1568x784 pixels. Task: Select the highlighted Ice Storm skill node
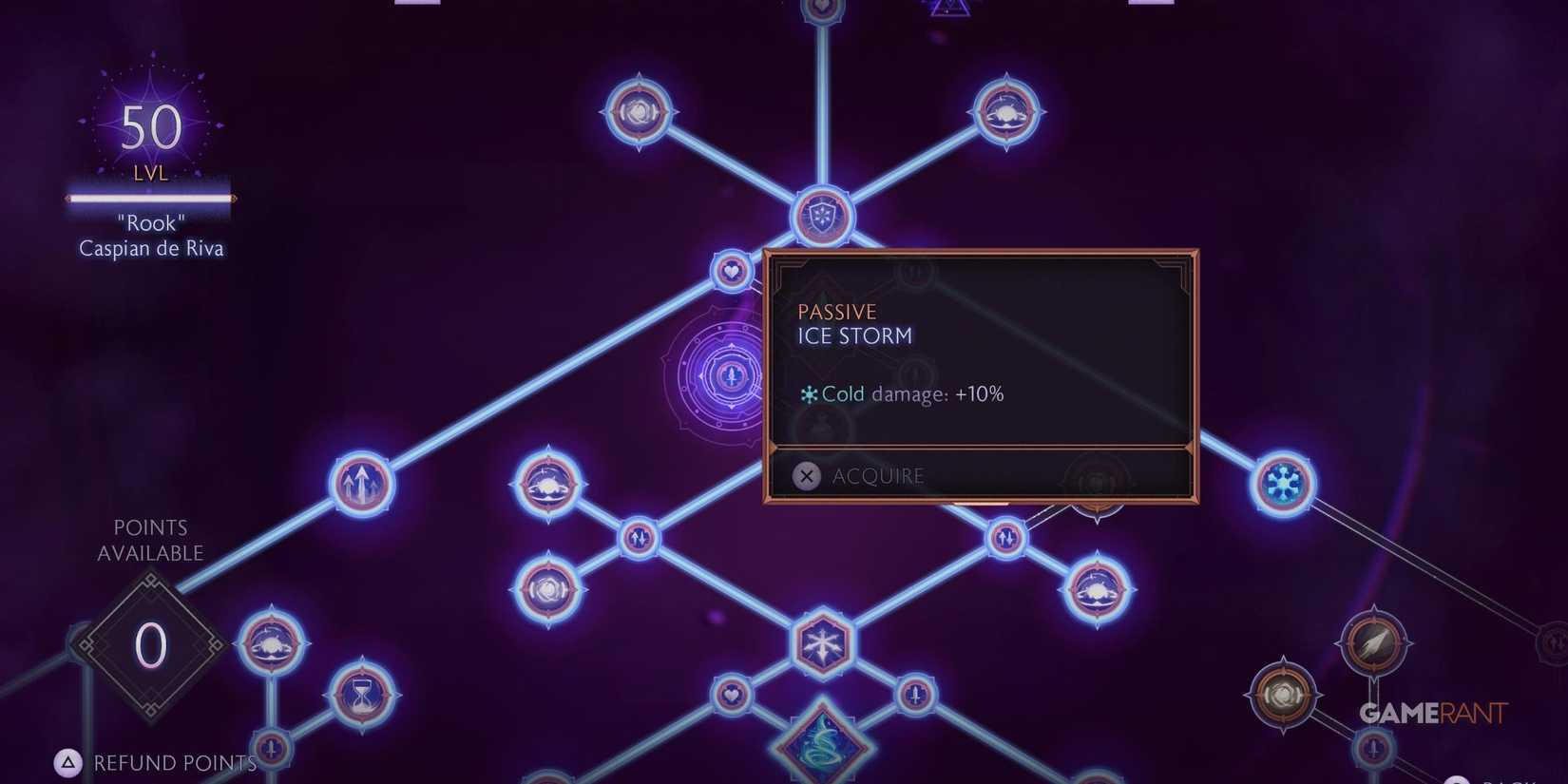(x=730, y=377)
